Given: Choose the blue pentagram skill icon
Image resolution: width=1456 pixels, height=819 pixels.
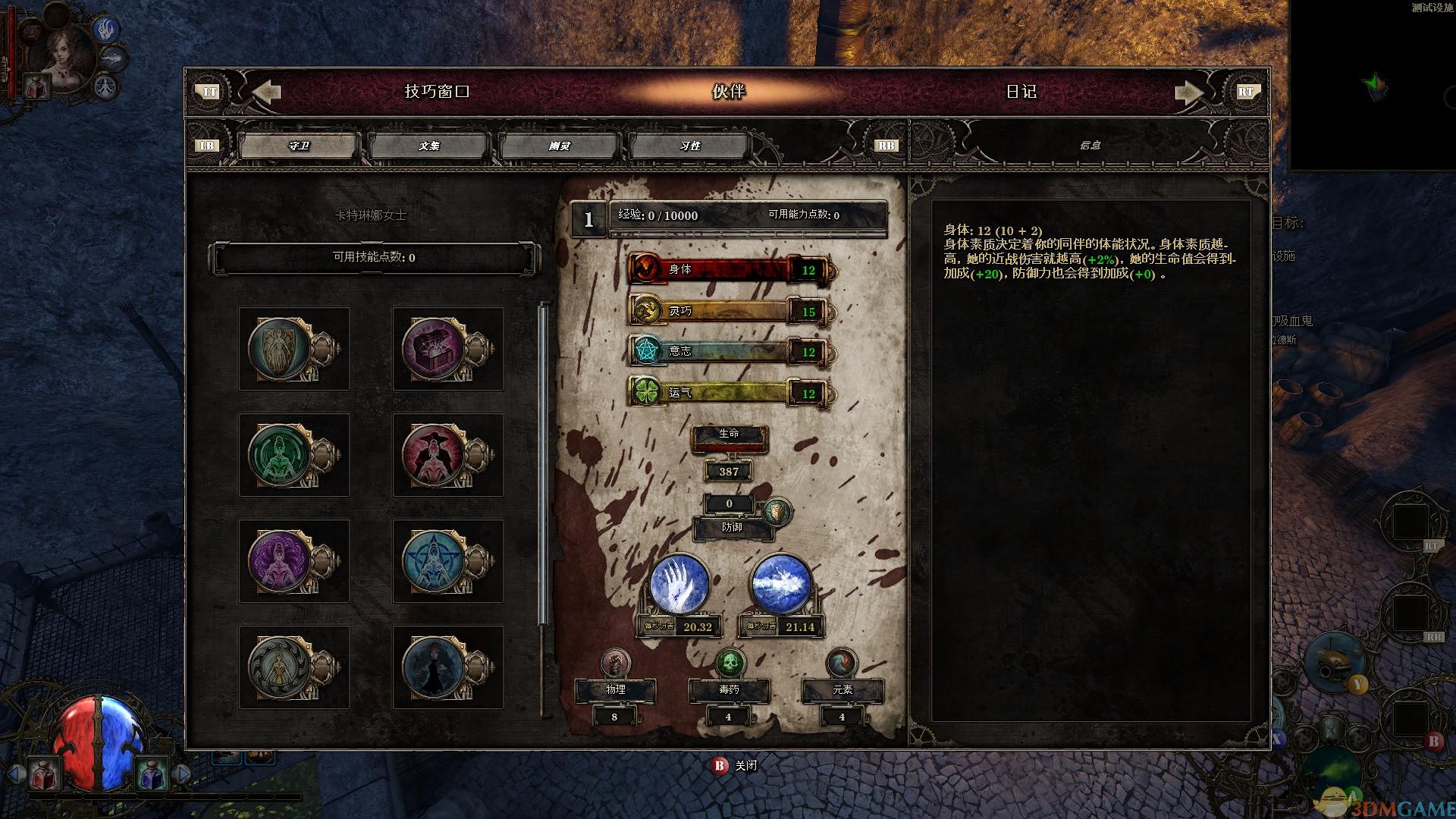Looking at the screenshot, I should 434,561.
